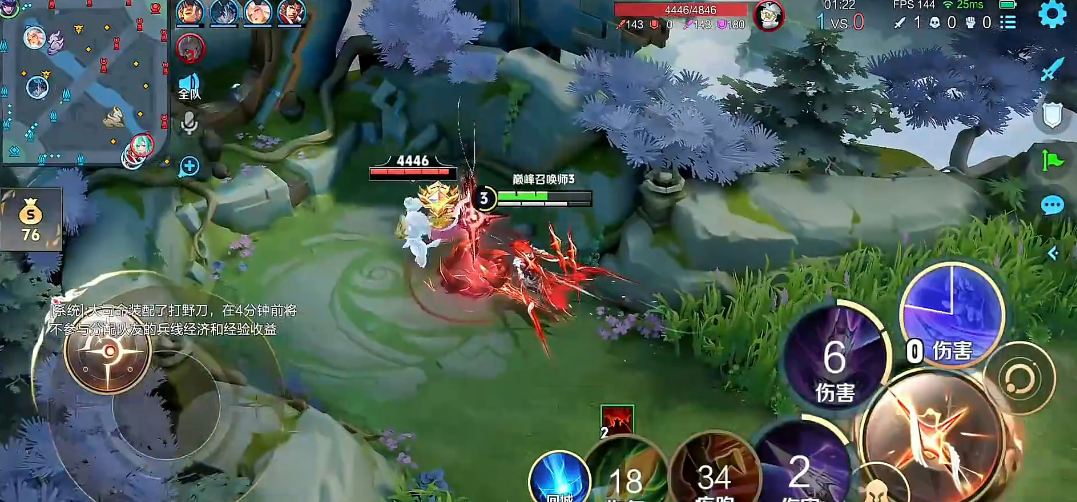Send the green flag gather signal
Viewport: 1077px width, 502px height.
[x=1052, y=160]
